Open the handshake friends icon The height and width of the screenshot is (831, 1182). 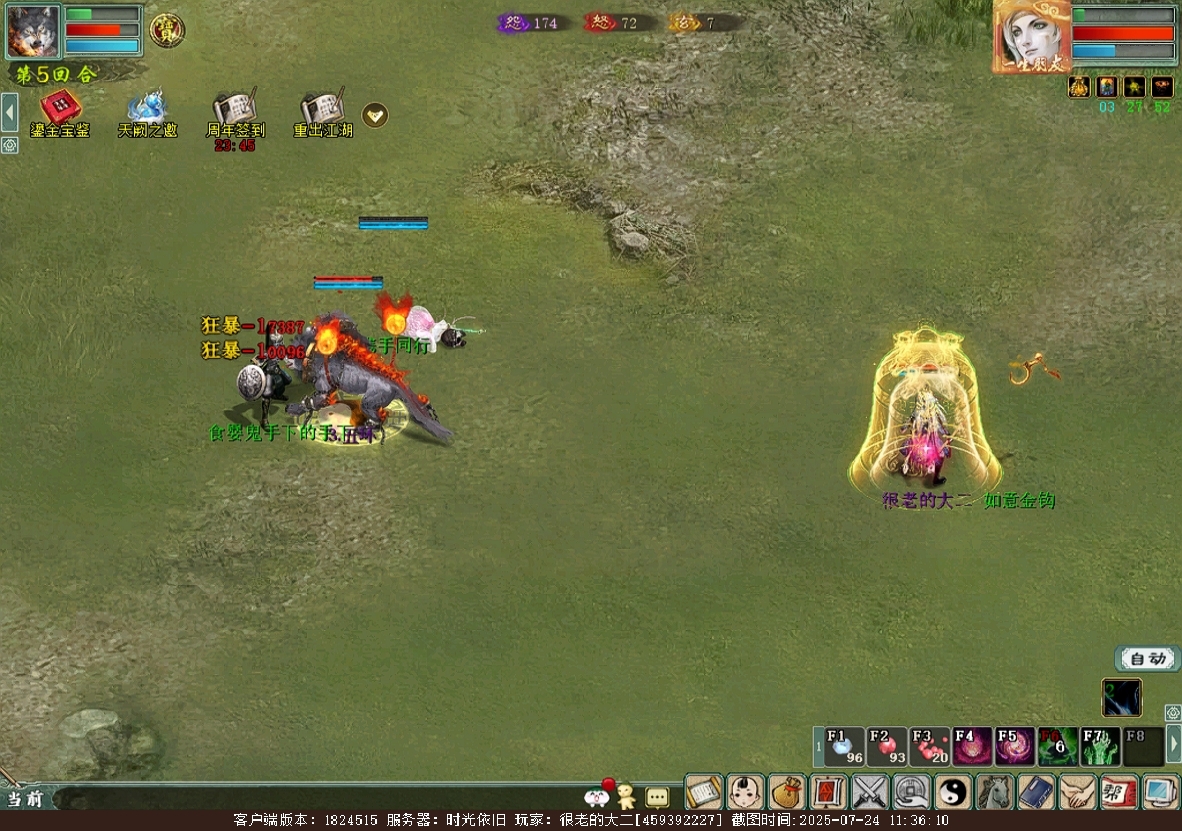pyautogui.click(x=1078, y=793)
